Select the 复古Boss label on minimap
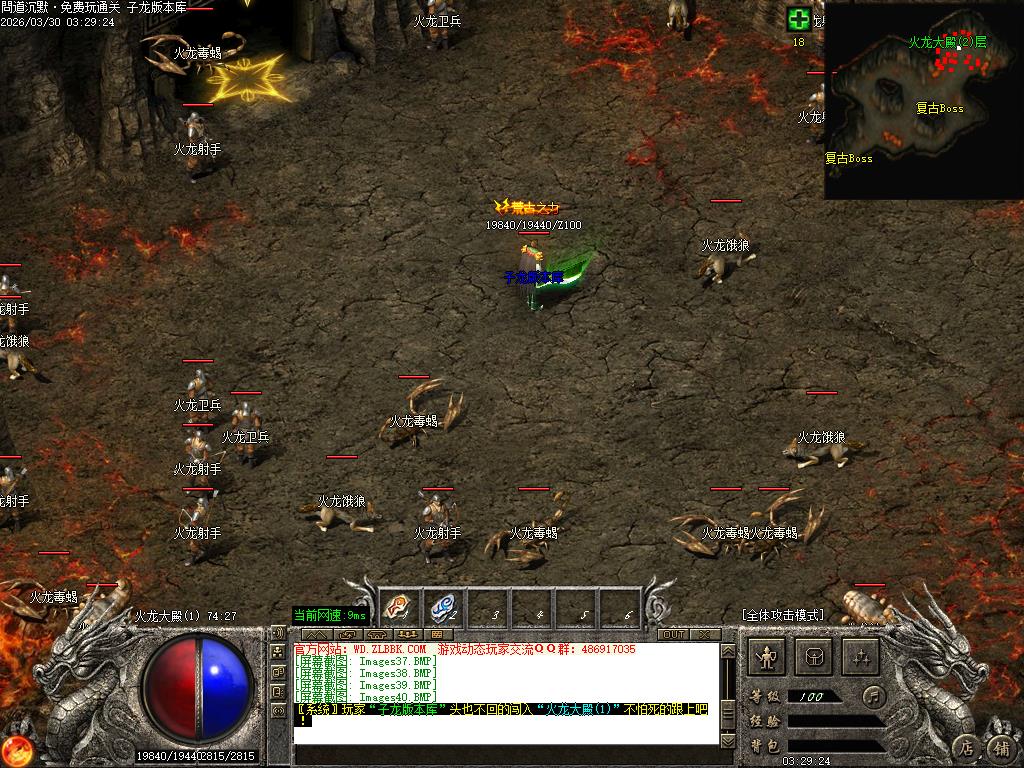 939,109
